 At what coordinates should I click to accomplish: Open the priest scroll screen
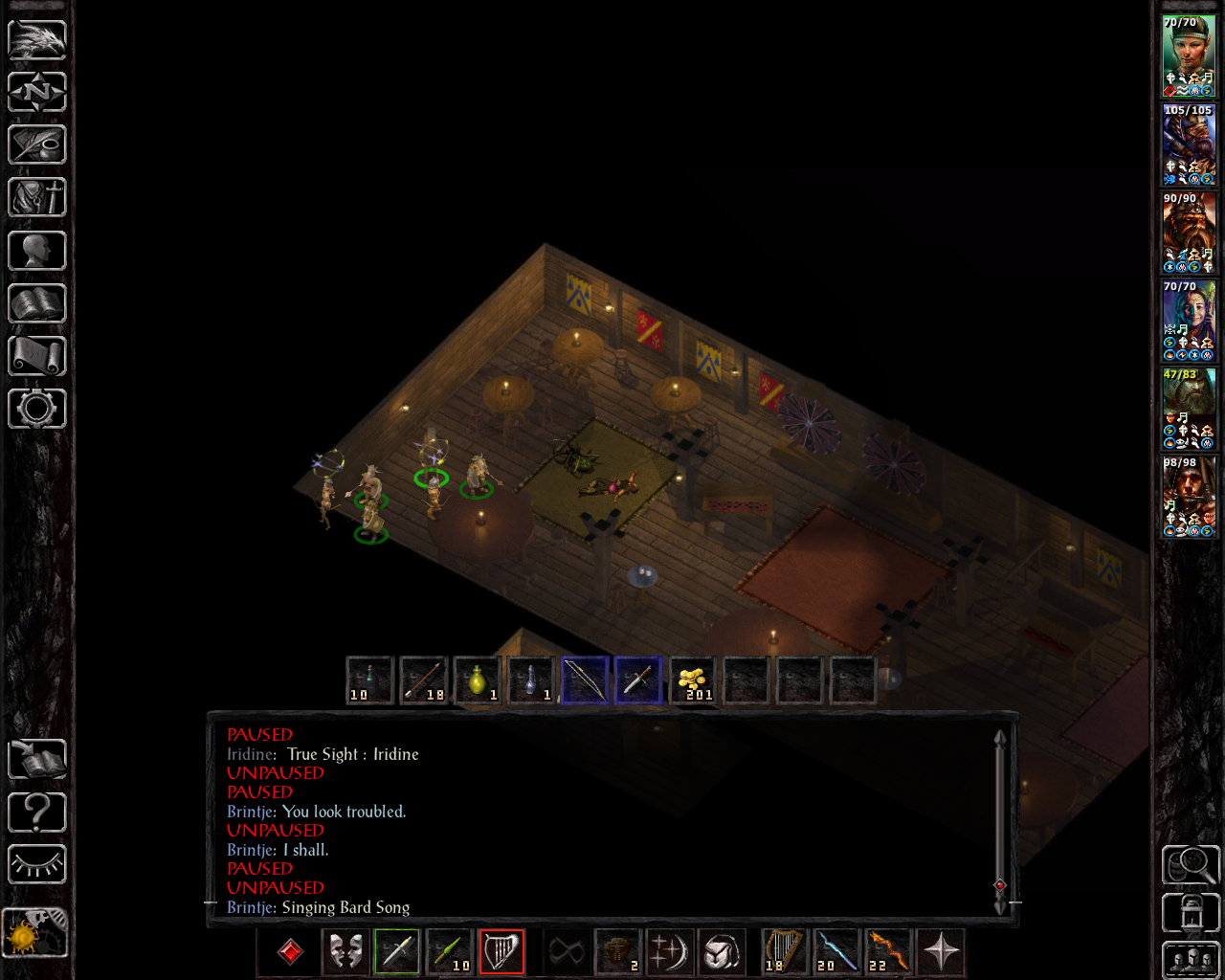(x=37, y=356)
